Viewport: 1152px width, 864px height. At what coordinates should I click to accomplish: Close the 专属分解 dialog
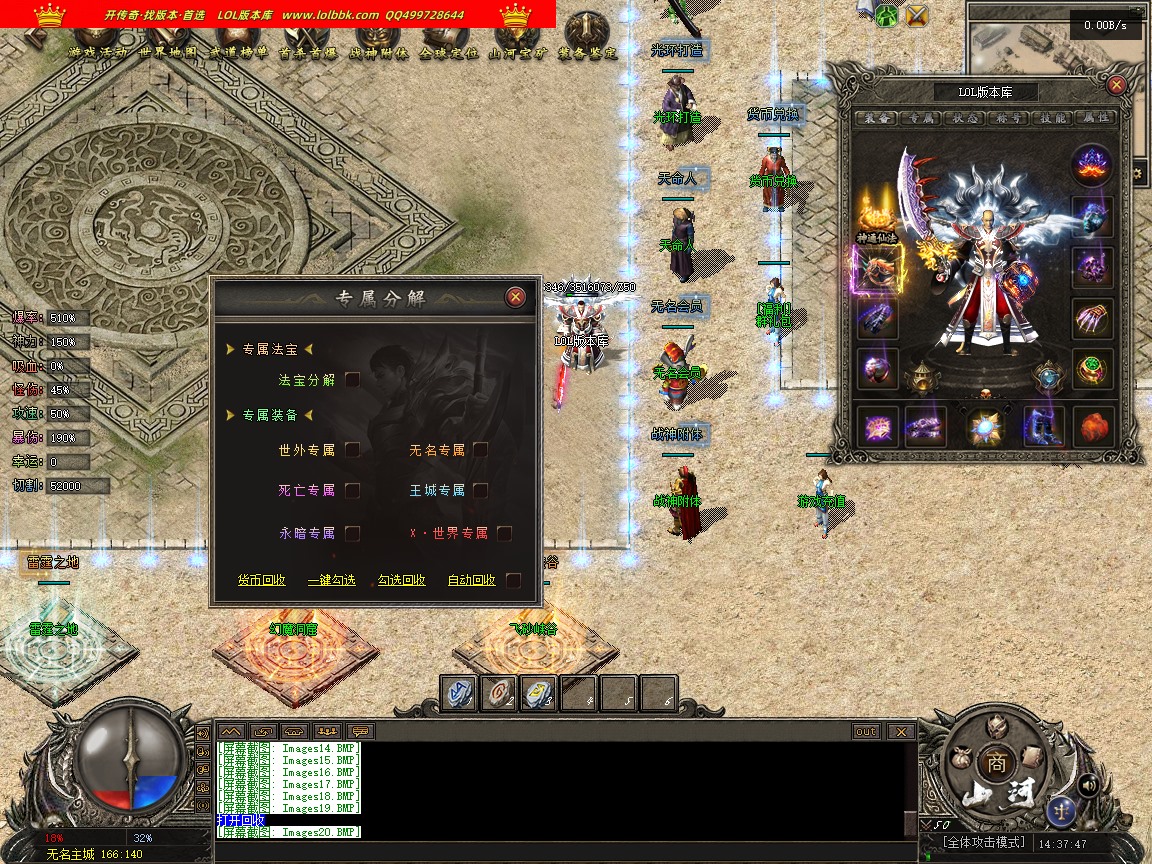pos(515,297)
